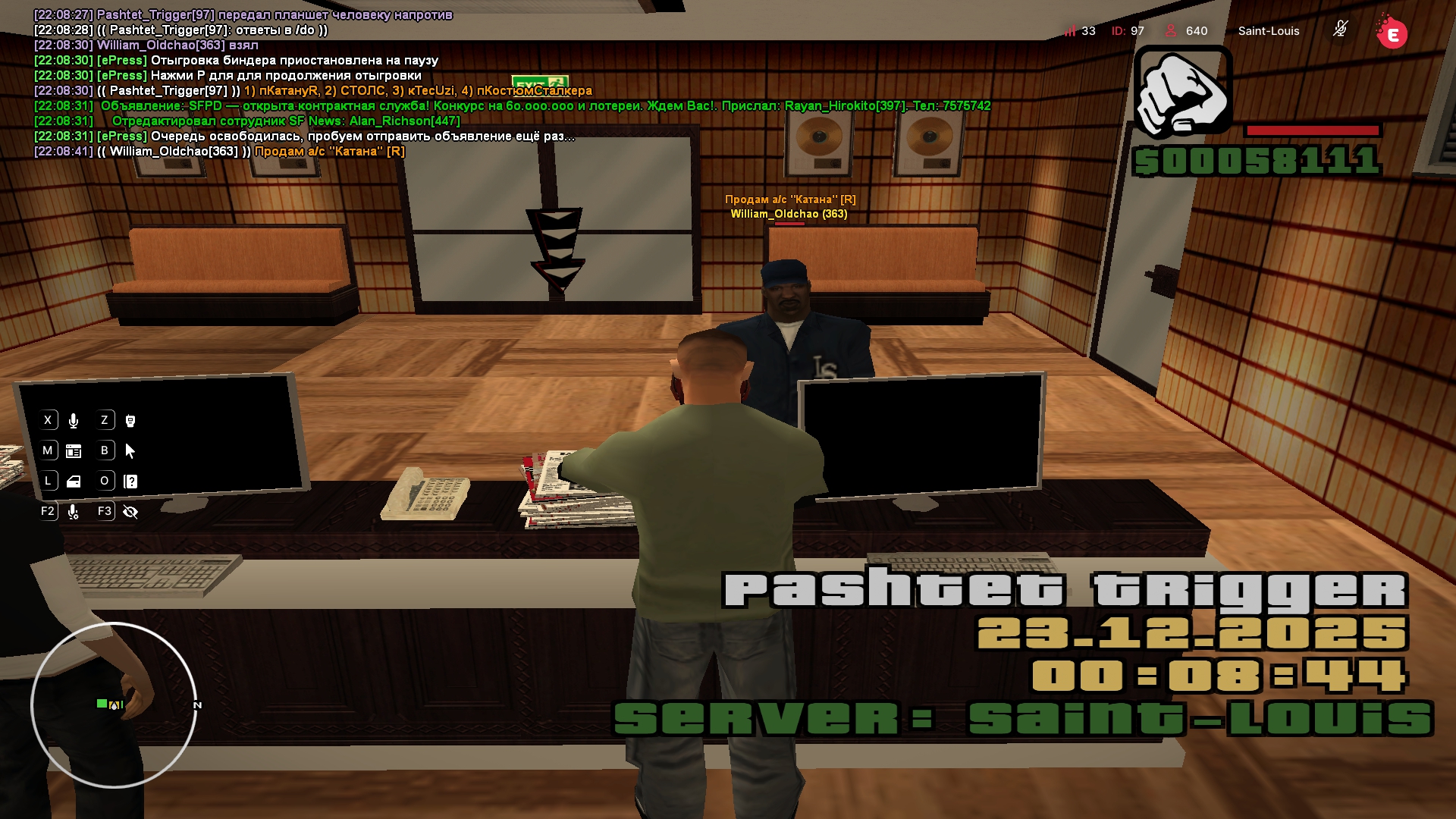Toggle the crossed-out eye hide HUD icon

pyautogui.click(x=130, y=512)
